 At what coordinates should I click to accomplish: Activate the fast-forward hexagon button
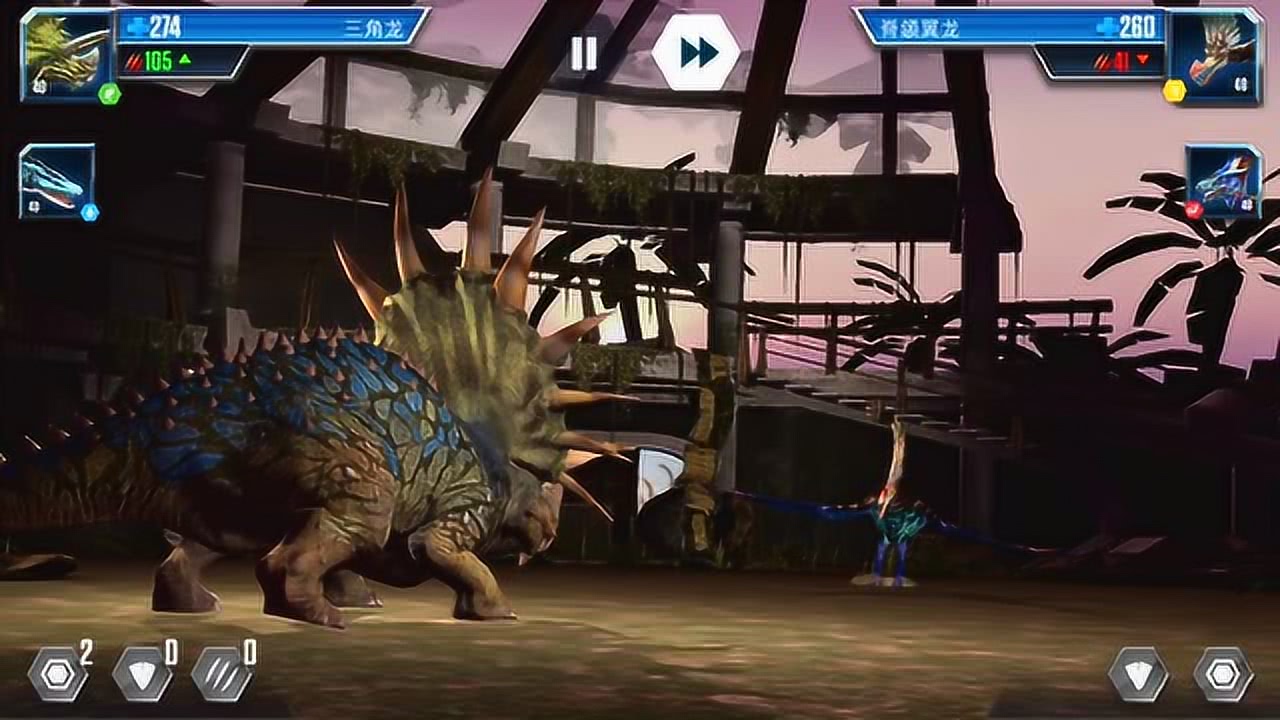696,52
